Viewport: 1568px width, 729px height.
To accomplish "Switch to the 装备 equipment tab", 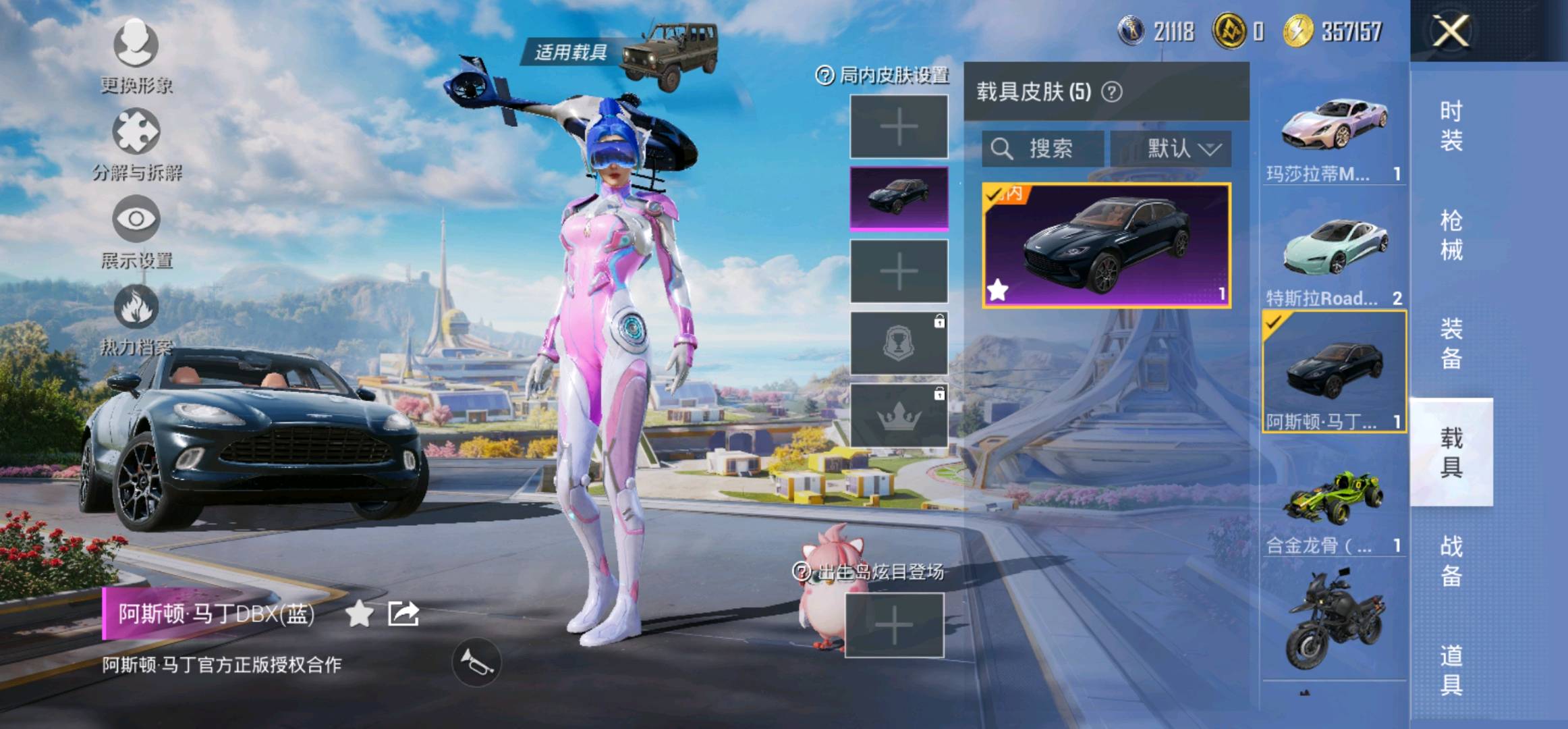I will [x=1451, y=344].
